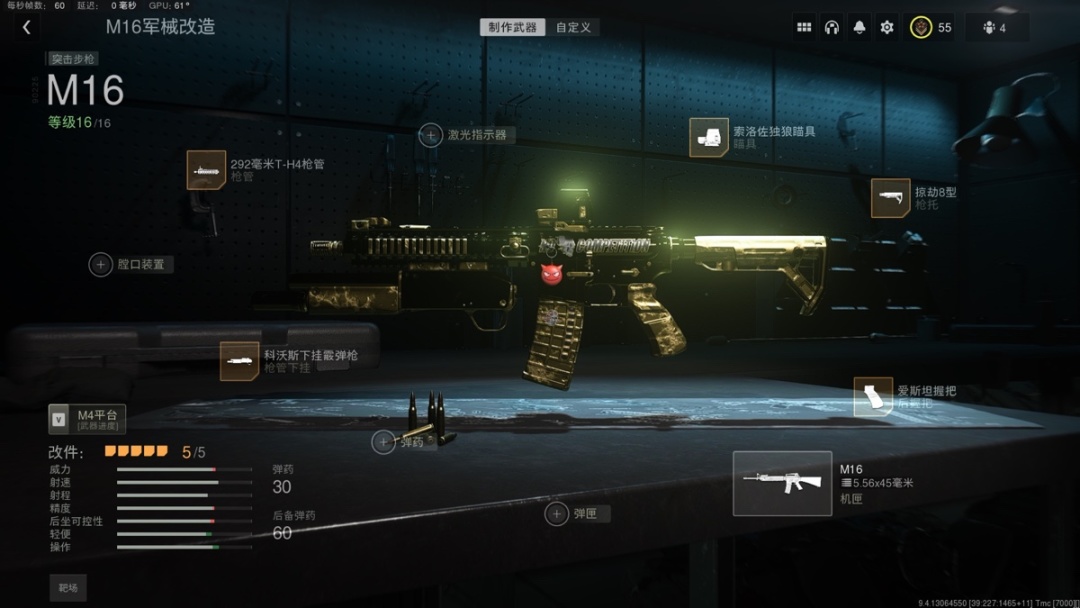Add a 激光指示器 laser attachment
The width and height of the screenshot is (1080, 608).
click(x=431, y=135)
